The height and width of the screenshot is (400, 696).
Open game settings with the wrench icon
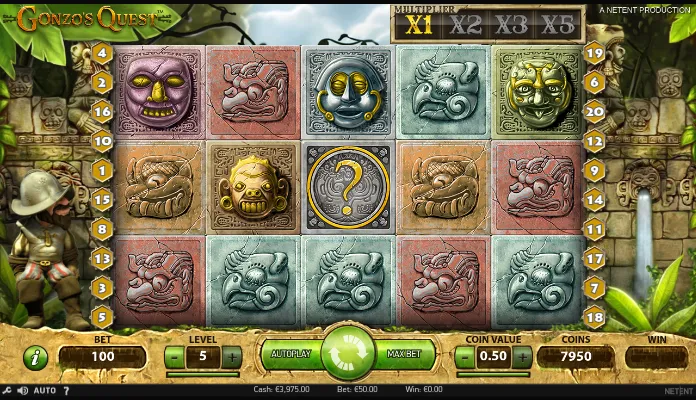pyautogui.click(x=7, y=390)
